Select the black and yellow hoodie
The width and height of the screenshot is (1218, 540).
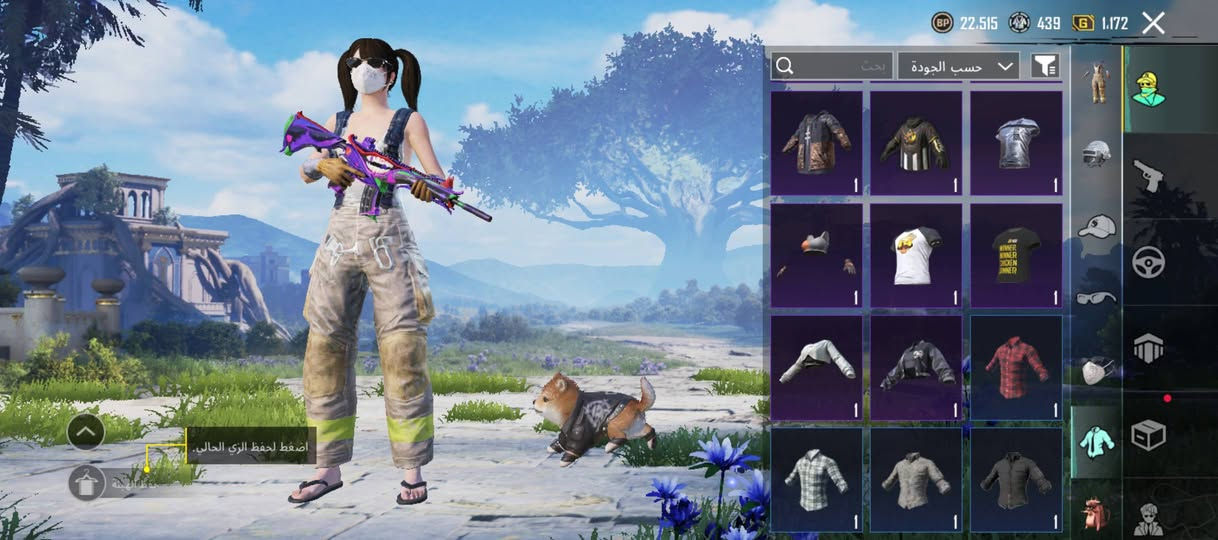tap(916, 143)
